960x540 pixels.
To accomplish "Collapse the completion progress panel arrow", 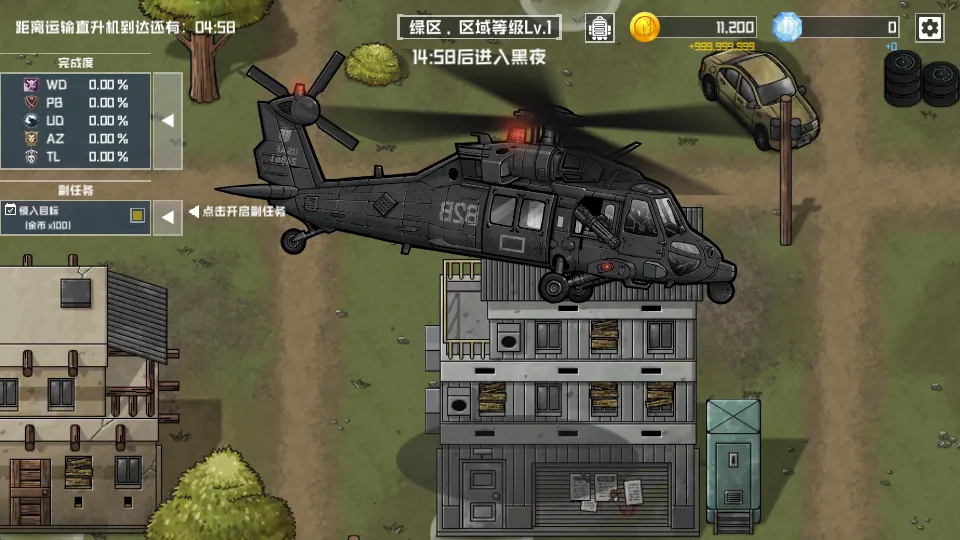I will 168,120.
